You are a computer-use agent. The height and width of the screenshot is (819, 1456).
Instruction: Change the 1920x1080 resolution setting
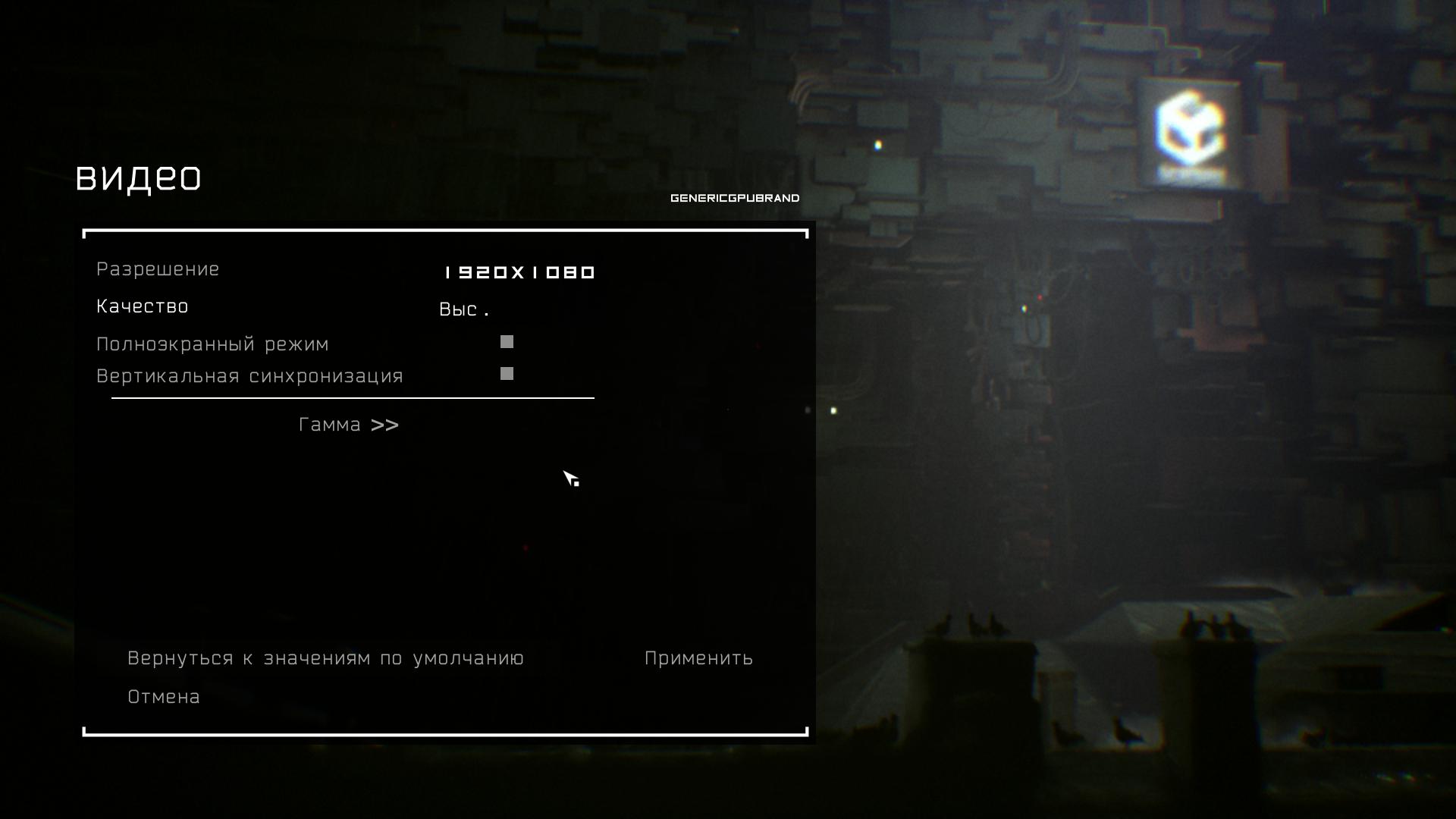click(x=519, y=272)
